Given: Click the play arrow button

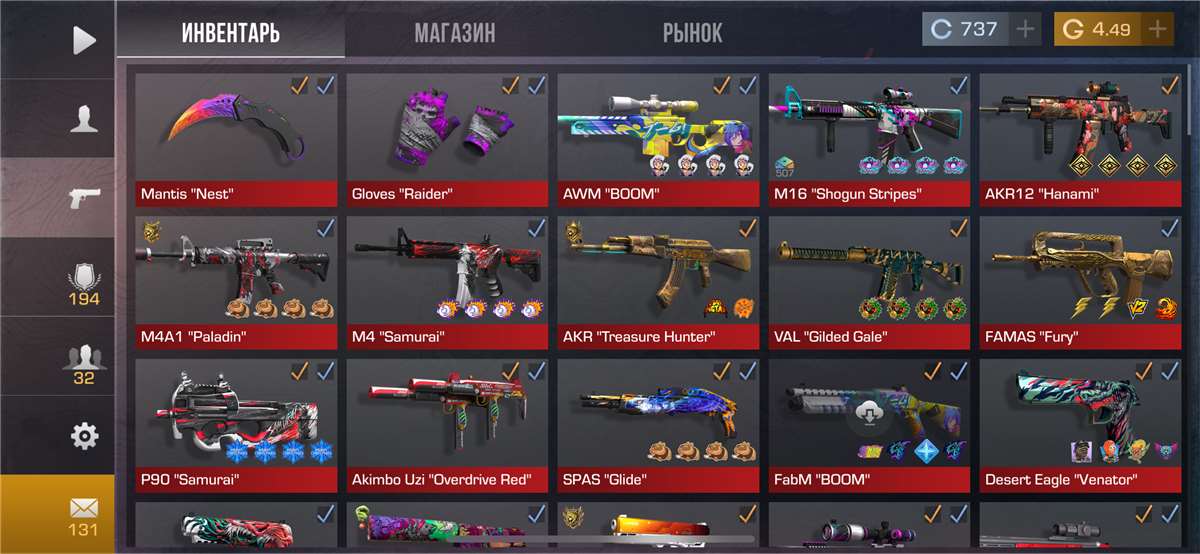Looking at the screenshot, I should 84,40.
